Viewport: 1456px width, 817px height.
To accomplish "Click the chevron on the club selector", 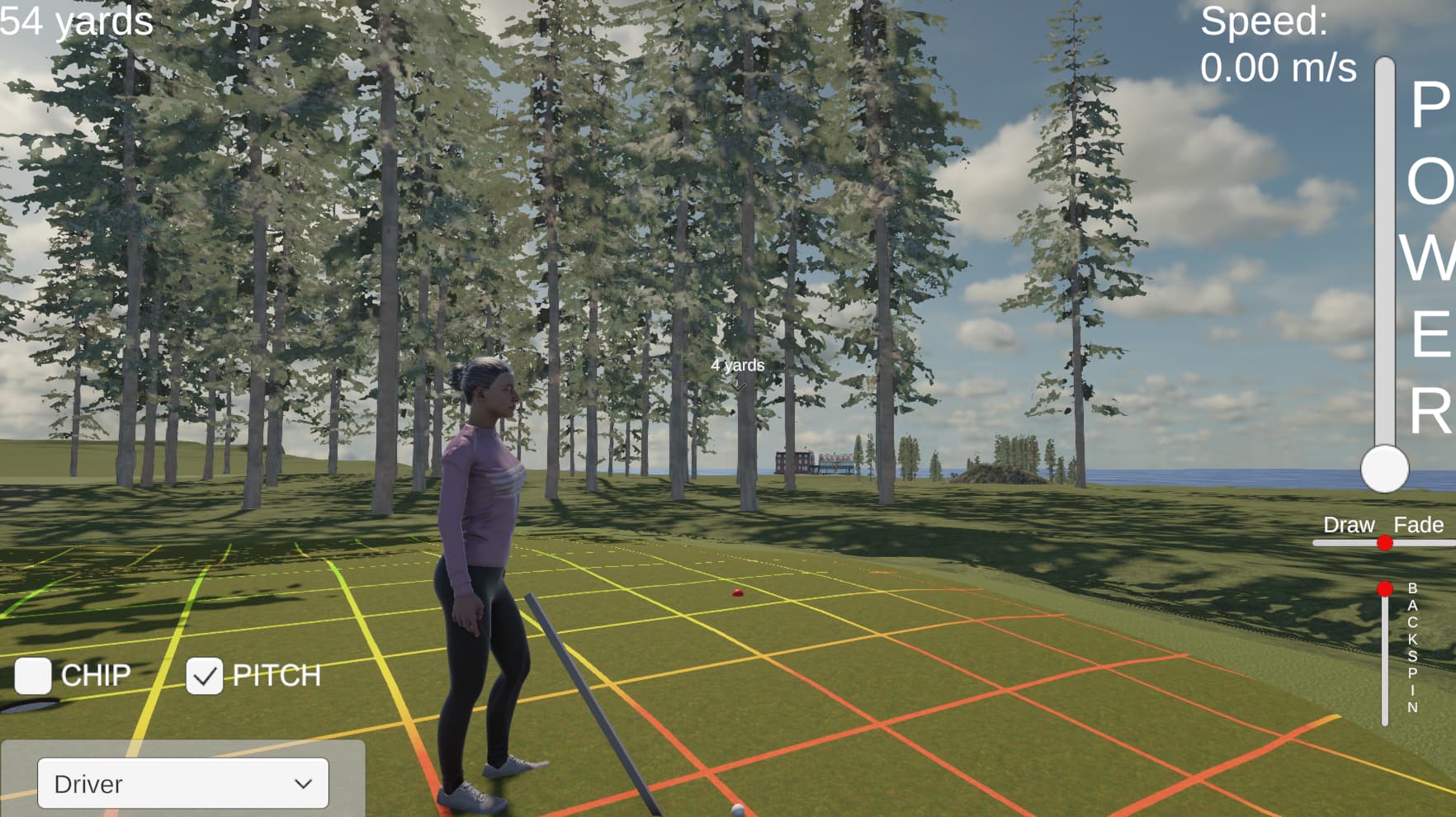I will (302, 782).
